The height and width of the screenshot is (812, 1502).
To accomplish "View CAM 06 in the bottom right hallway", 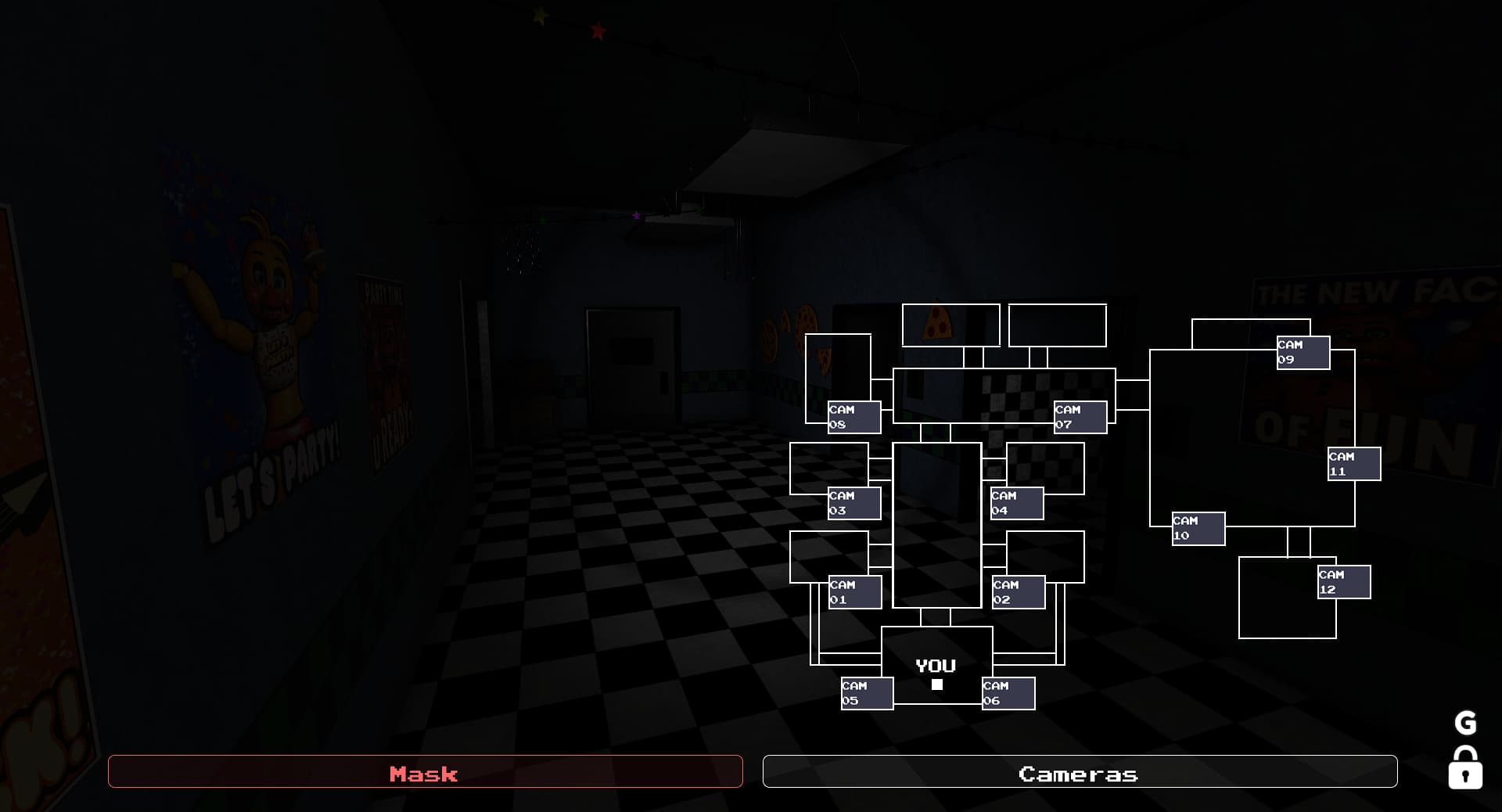I will click(1008, 693).
